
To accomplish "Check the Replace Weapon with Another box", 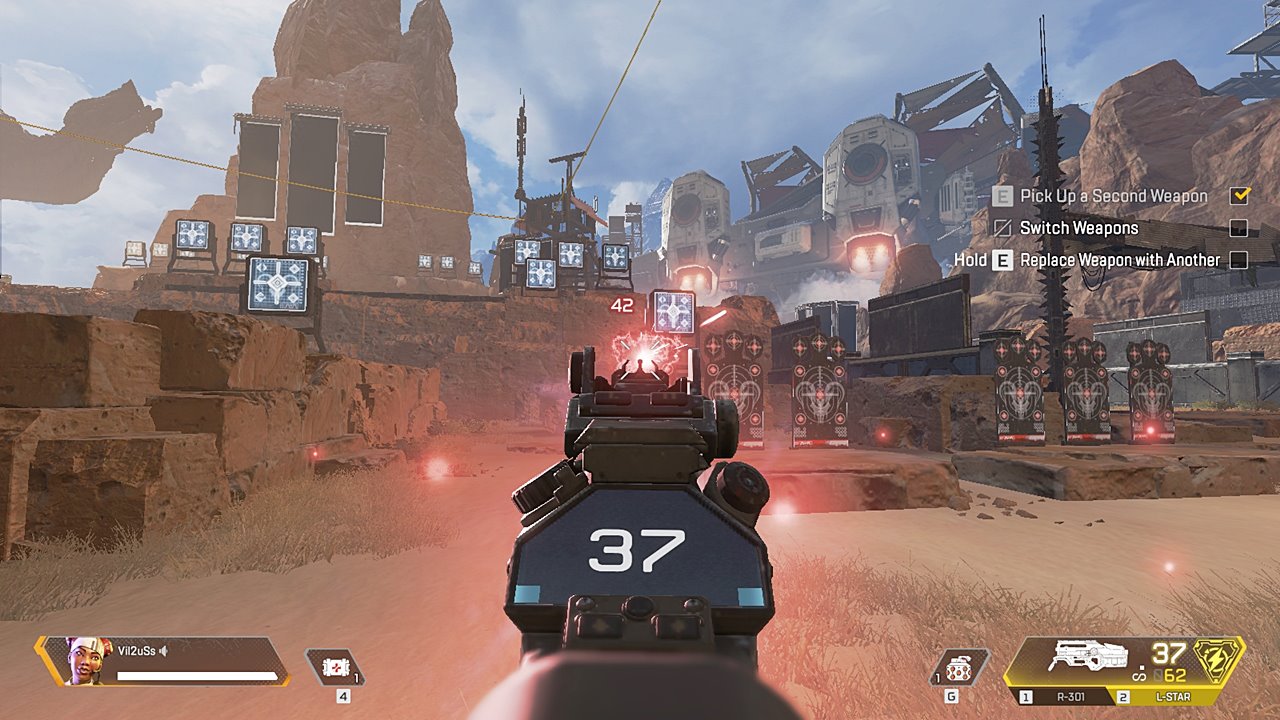I will [x=1239, y=260].
